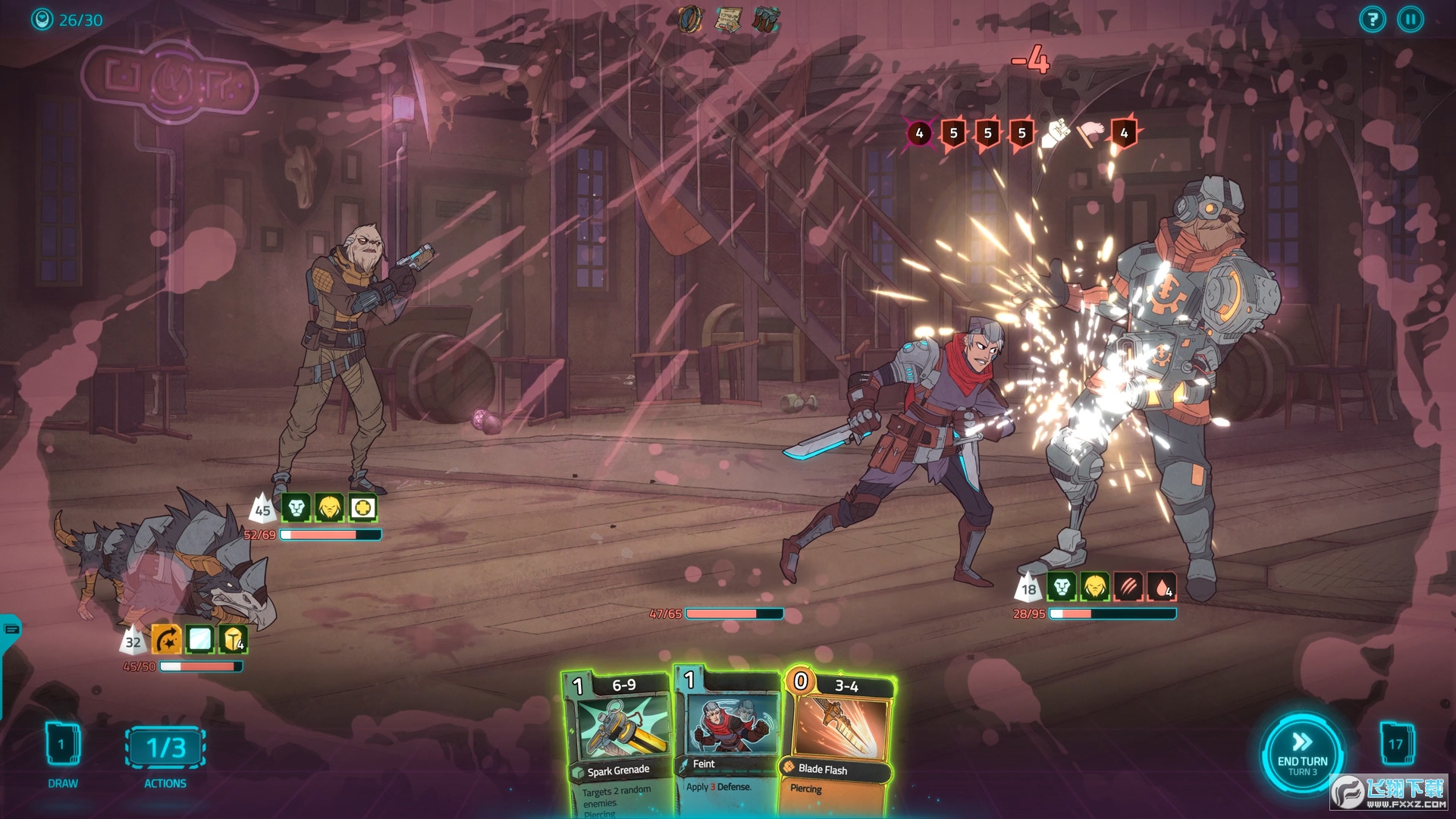Check the enemy's claw slash status

[x=1128, y=587]
